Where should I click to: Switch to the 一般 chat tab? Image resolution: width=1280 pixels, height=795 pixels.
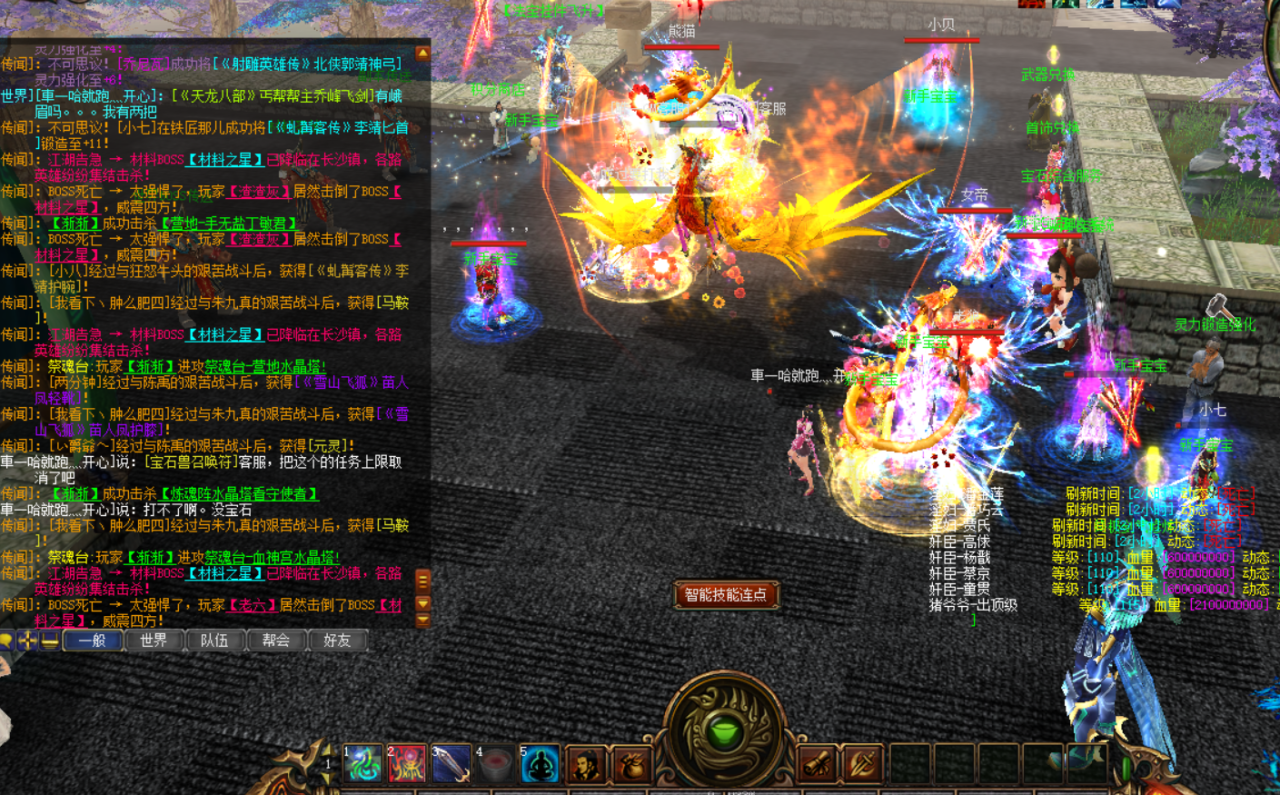tap(92, 641)
